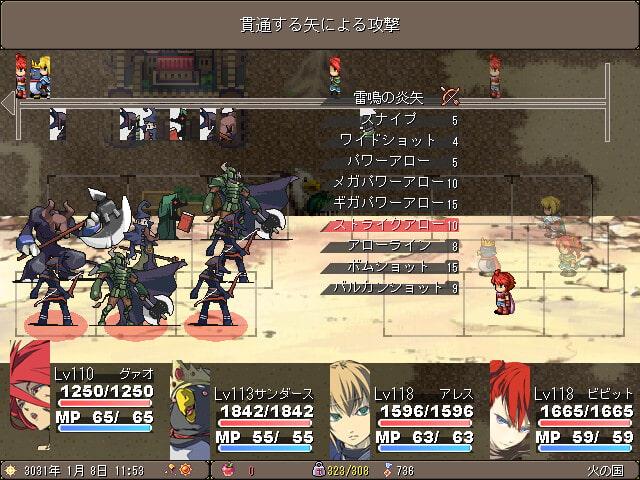Image resolution: width=640 pixels, height=480 pixels.
Task: Confirm the highlighted ストライクアロー skill
Action: [x=390, y=225]
